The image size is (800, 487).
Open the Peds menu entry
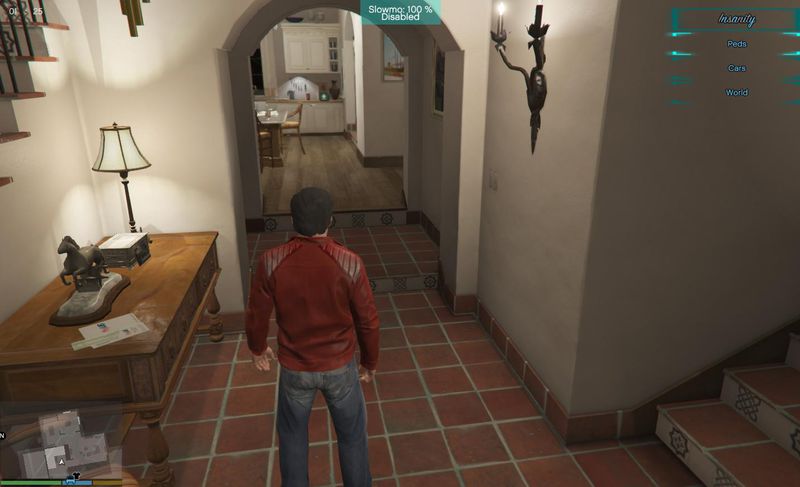coord(736,45)
